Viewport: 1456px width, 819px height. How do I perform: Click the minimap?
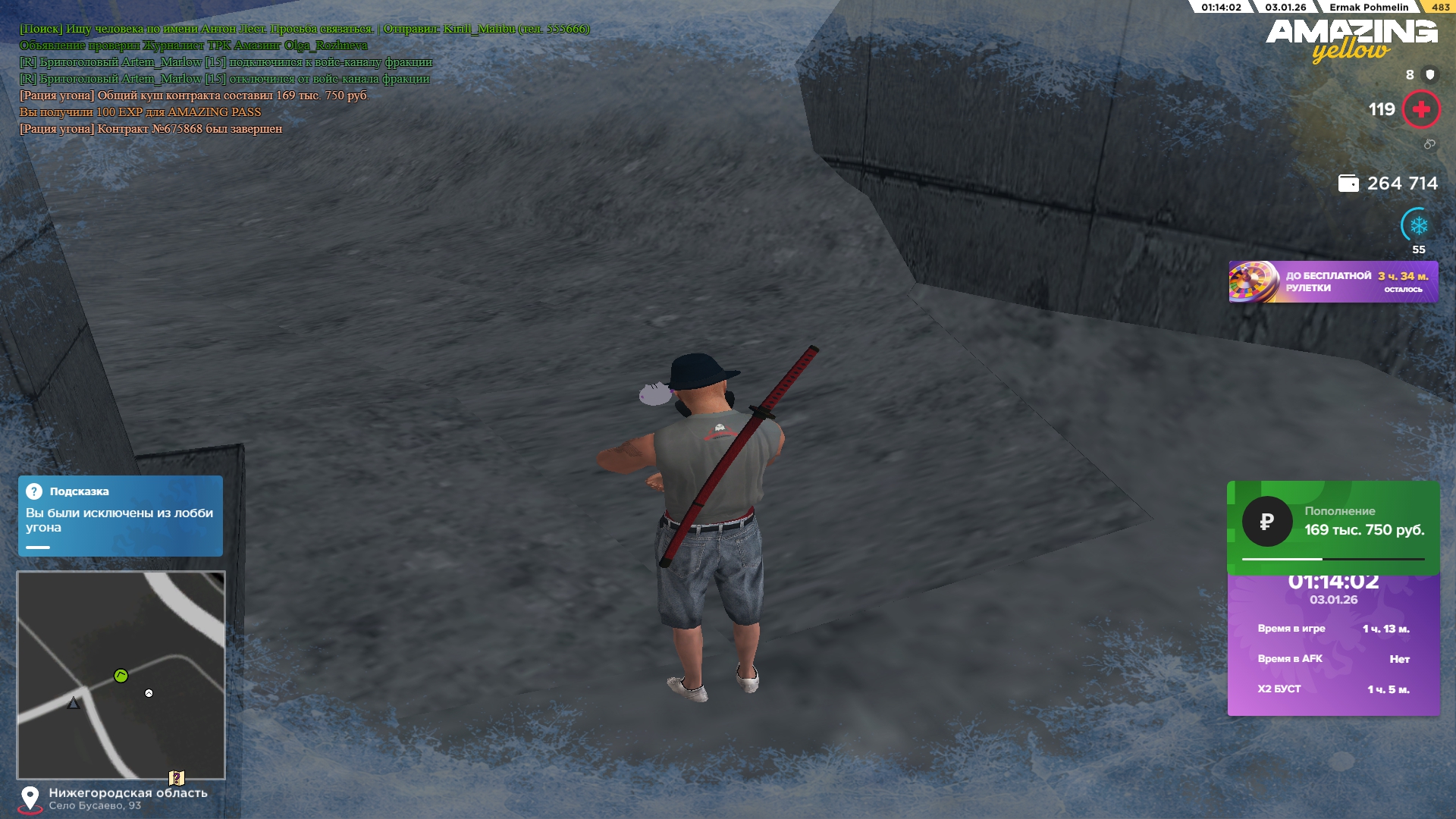click(x=121, y=675)
